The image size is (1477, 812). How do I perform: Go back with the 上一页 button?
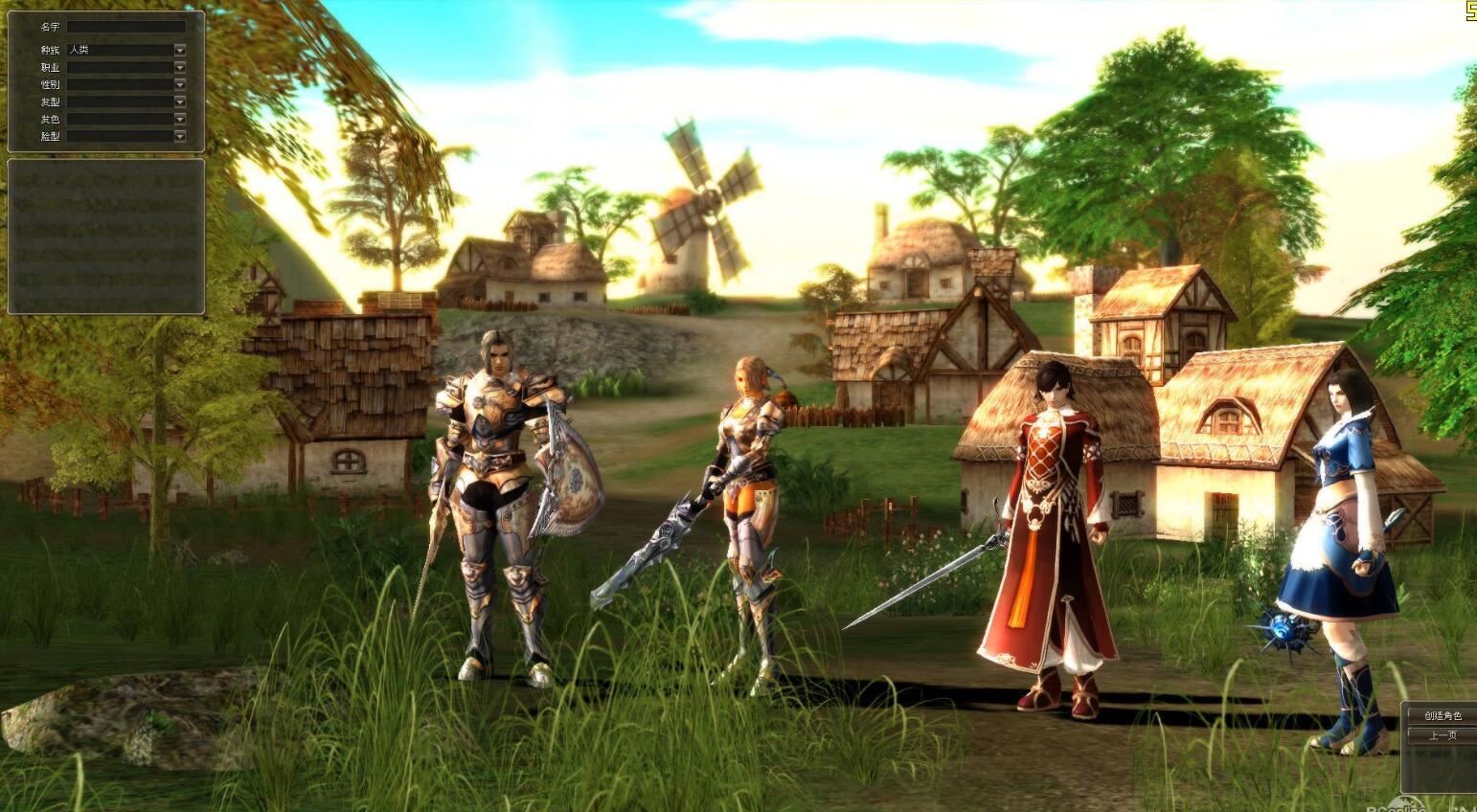(x=1443, y=735)
